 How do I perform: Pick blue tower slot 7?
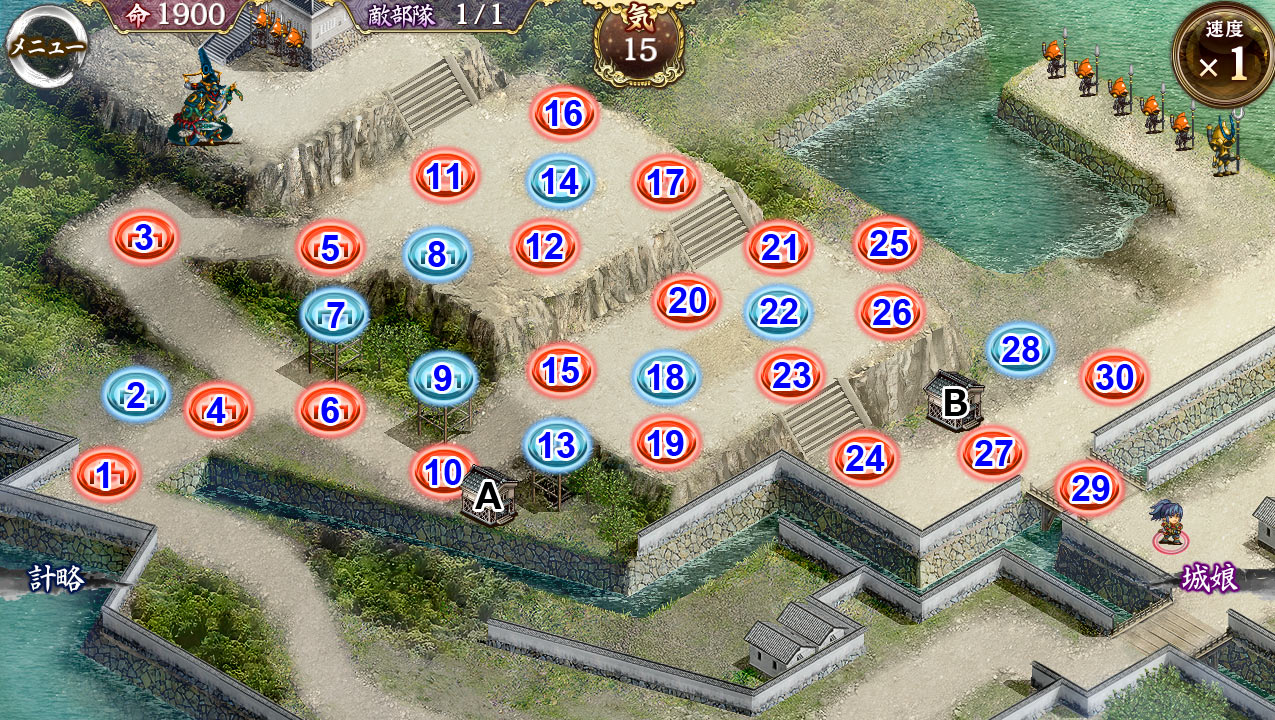[x=335, y=316]
